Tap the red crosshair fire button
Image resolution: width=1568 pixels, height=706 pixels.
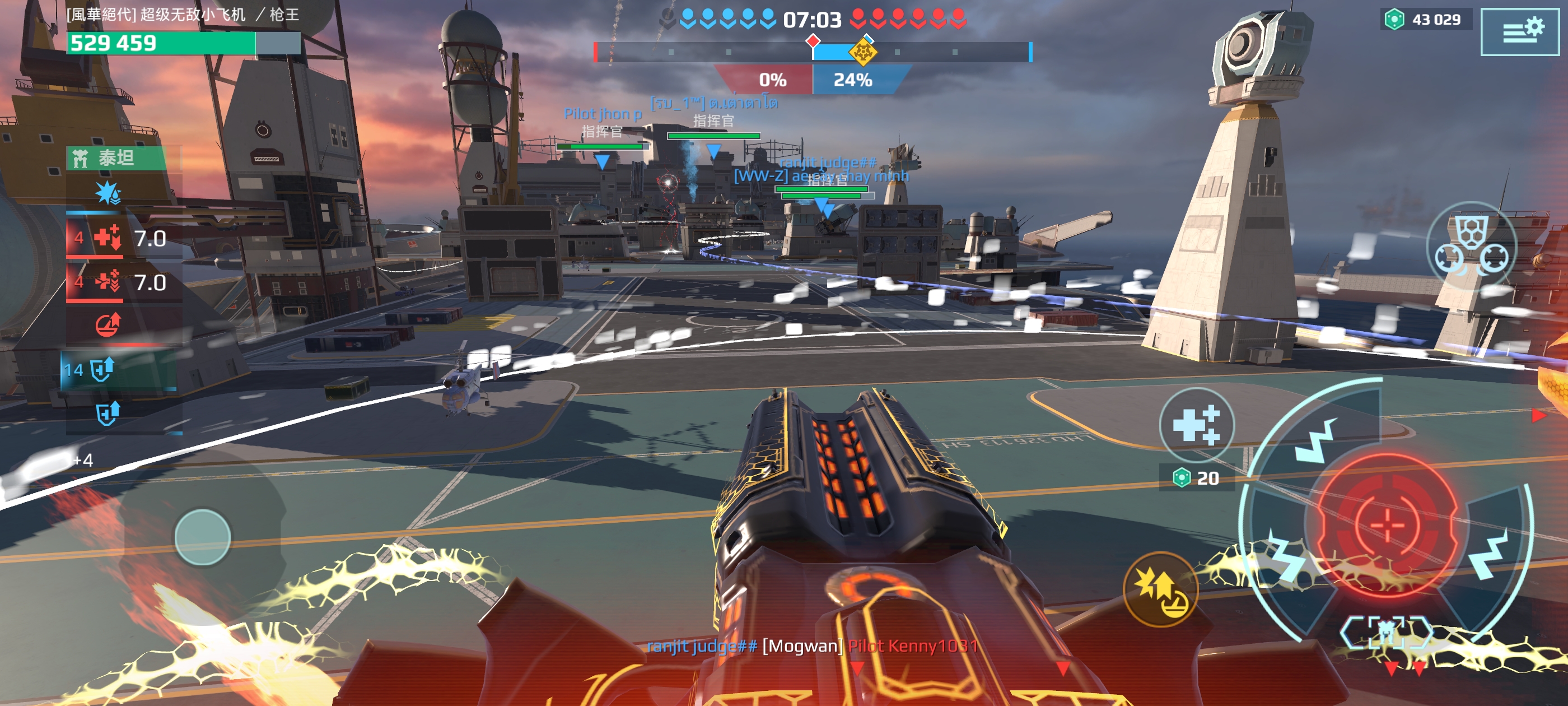coord(1387,524)
